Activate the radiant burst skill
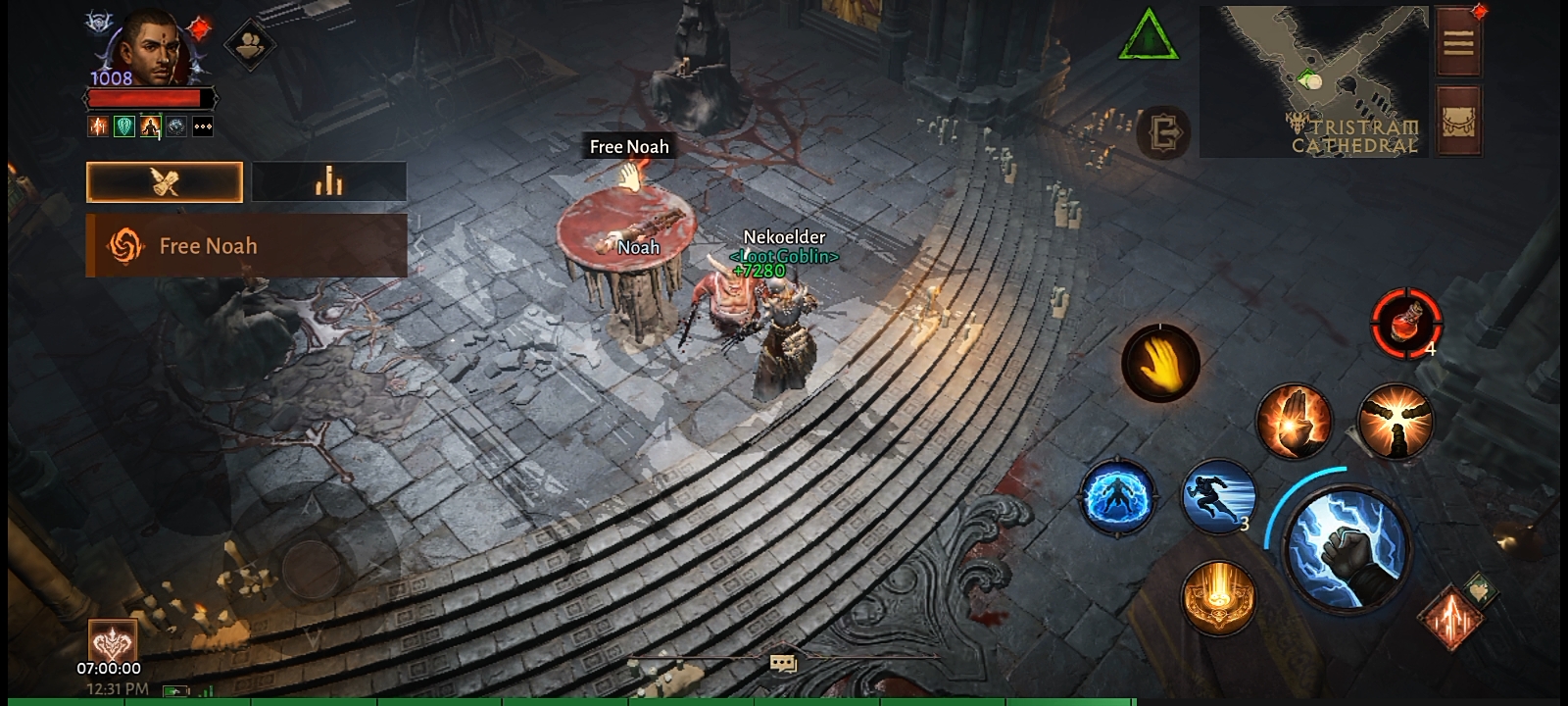The width and height of the screenshot is (1568, 706). 1395,421
